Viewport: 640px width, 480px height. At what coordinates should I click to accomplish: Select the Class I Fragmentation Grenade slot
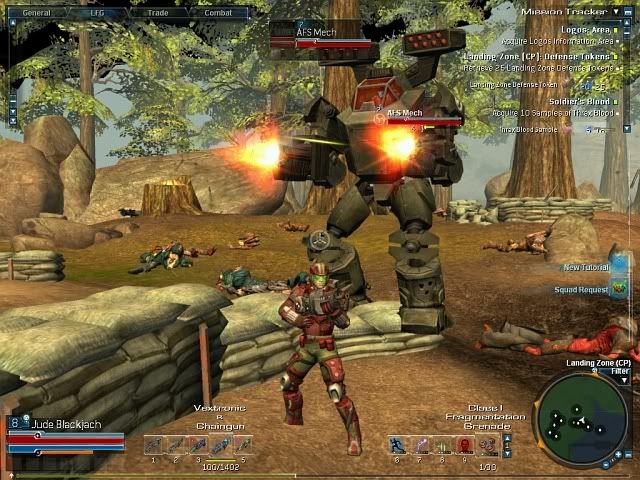[x=487, y=445]
